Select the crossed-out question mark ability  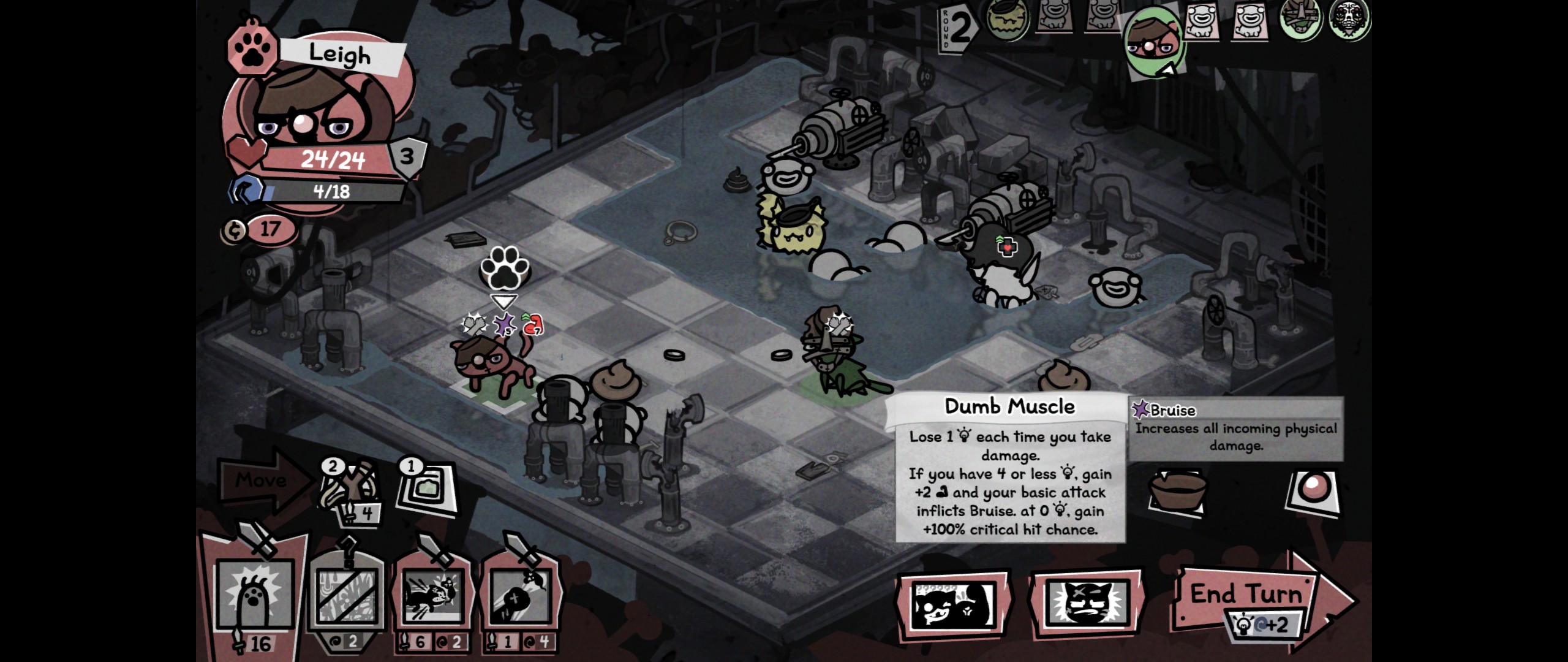[x=347, y=595]
